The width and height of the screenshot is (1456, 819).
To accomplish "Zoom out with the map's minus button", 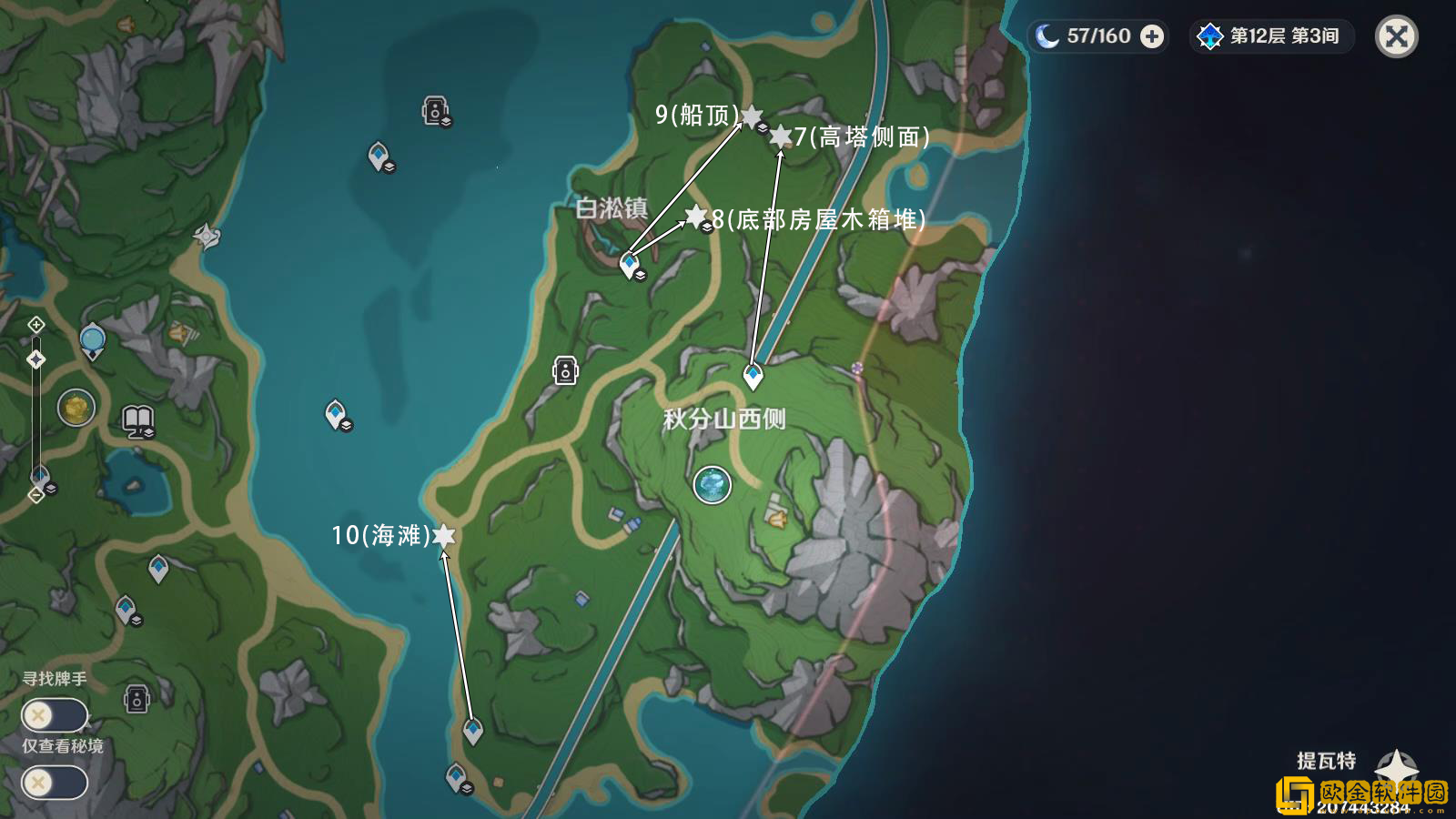I will coord(35,495).
